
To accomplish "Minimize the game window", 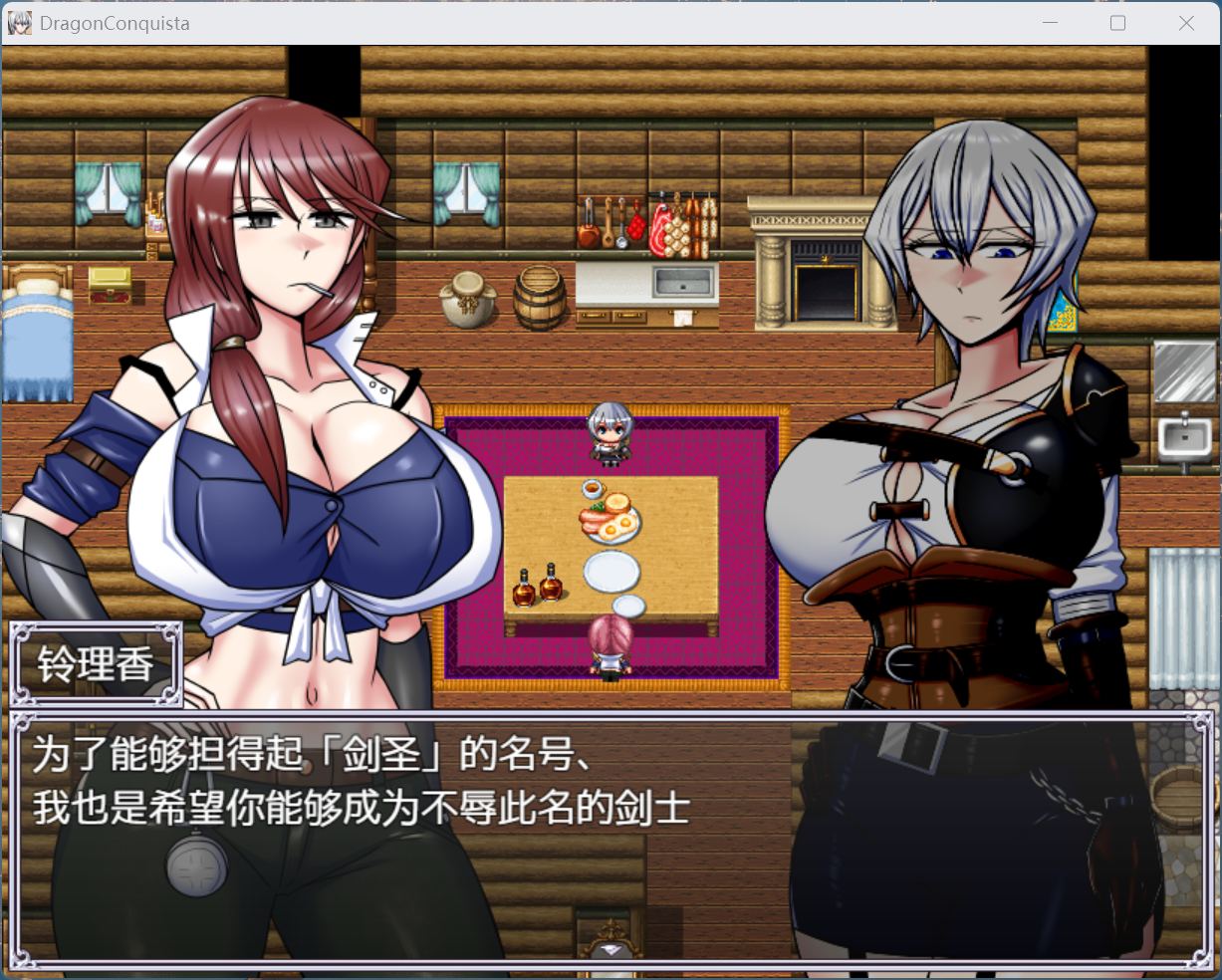I will point(1050,23).
